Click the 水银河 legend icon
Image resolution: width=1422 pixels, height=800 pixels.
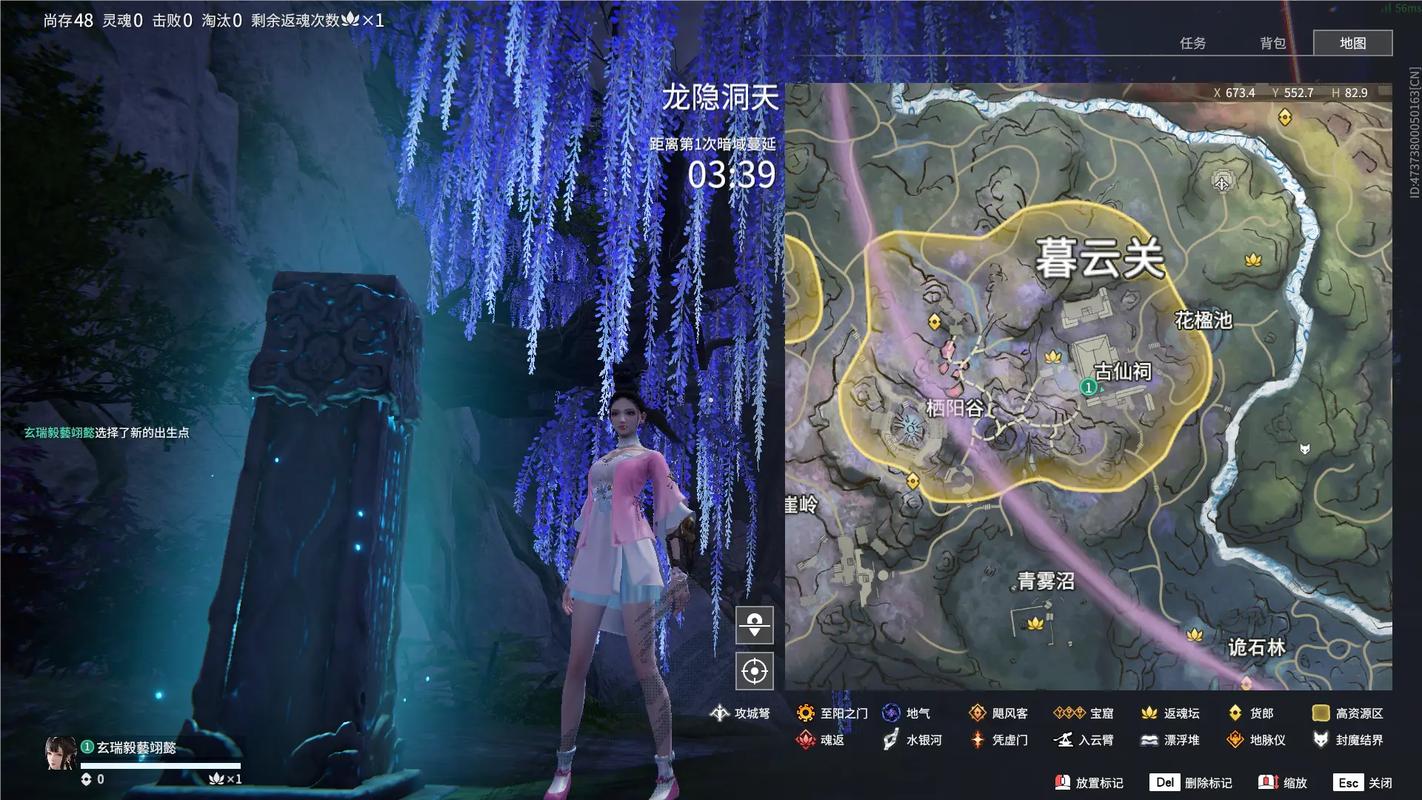[890, 741]
